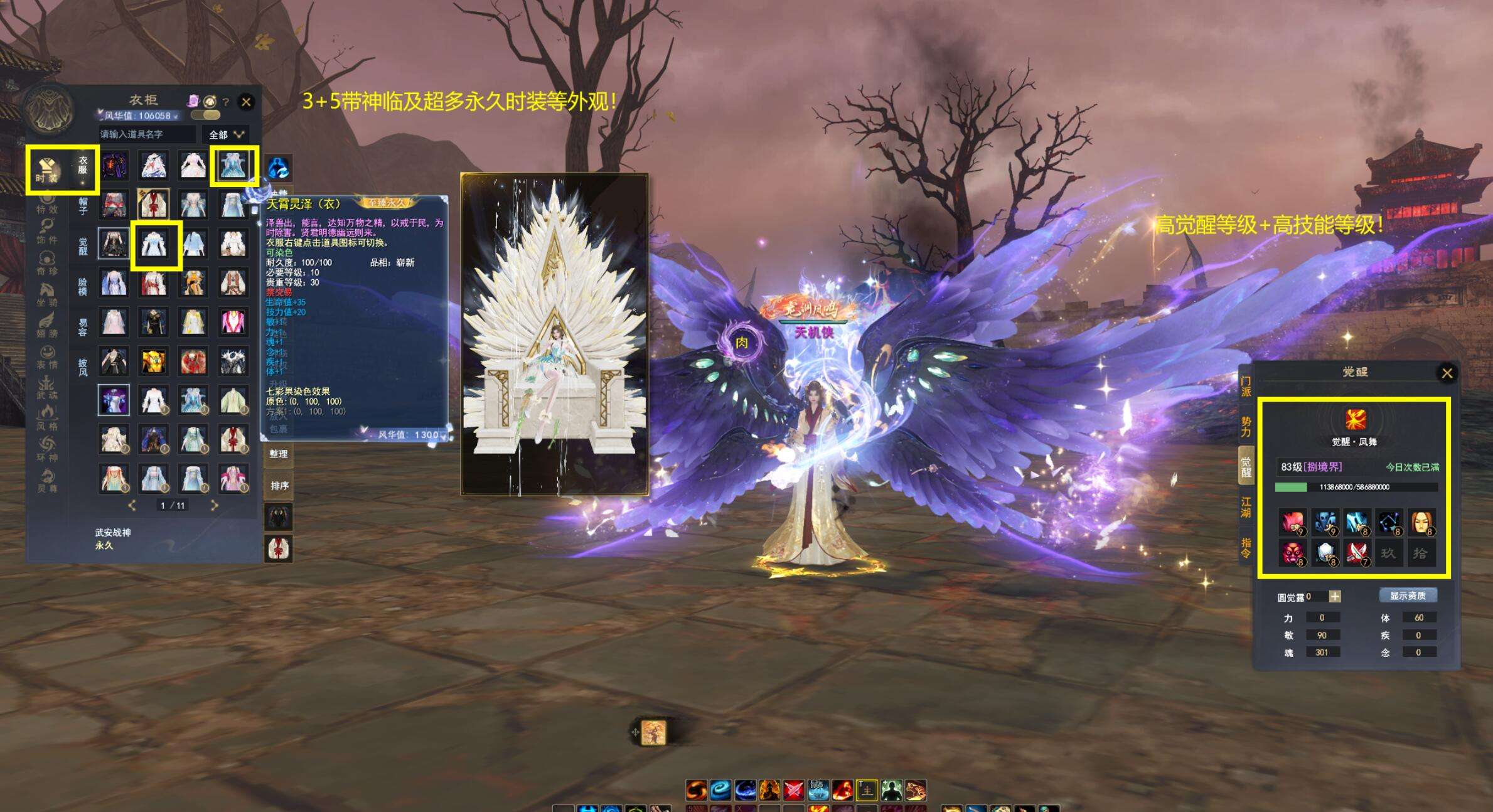Select the 披风 cloak sub-tab

coord(83,367)
